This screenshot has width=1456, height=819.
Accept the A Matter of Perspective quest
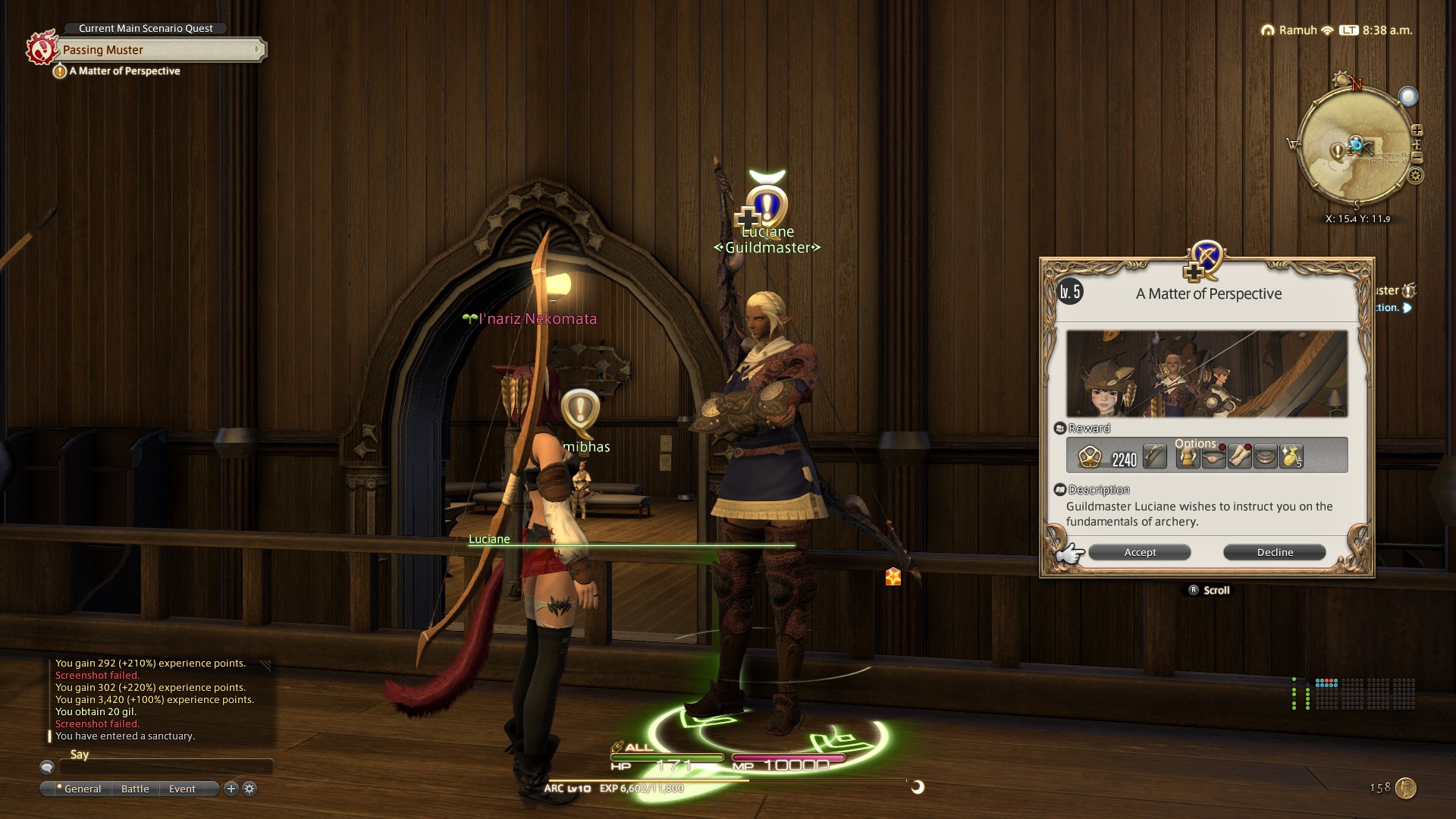(x=1139, y=552)
